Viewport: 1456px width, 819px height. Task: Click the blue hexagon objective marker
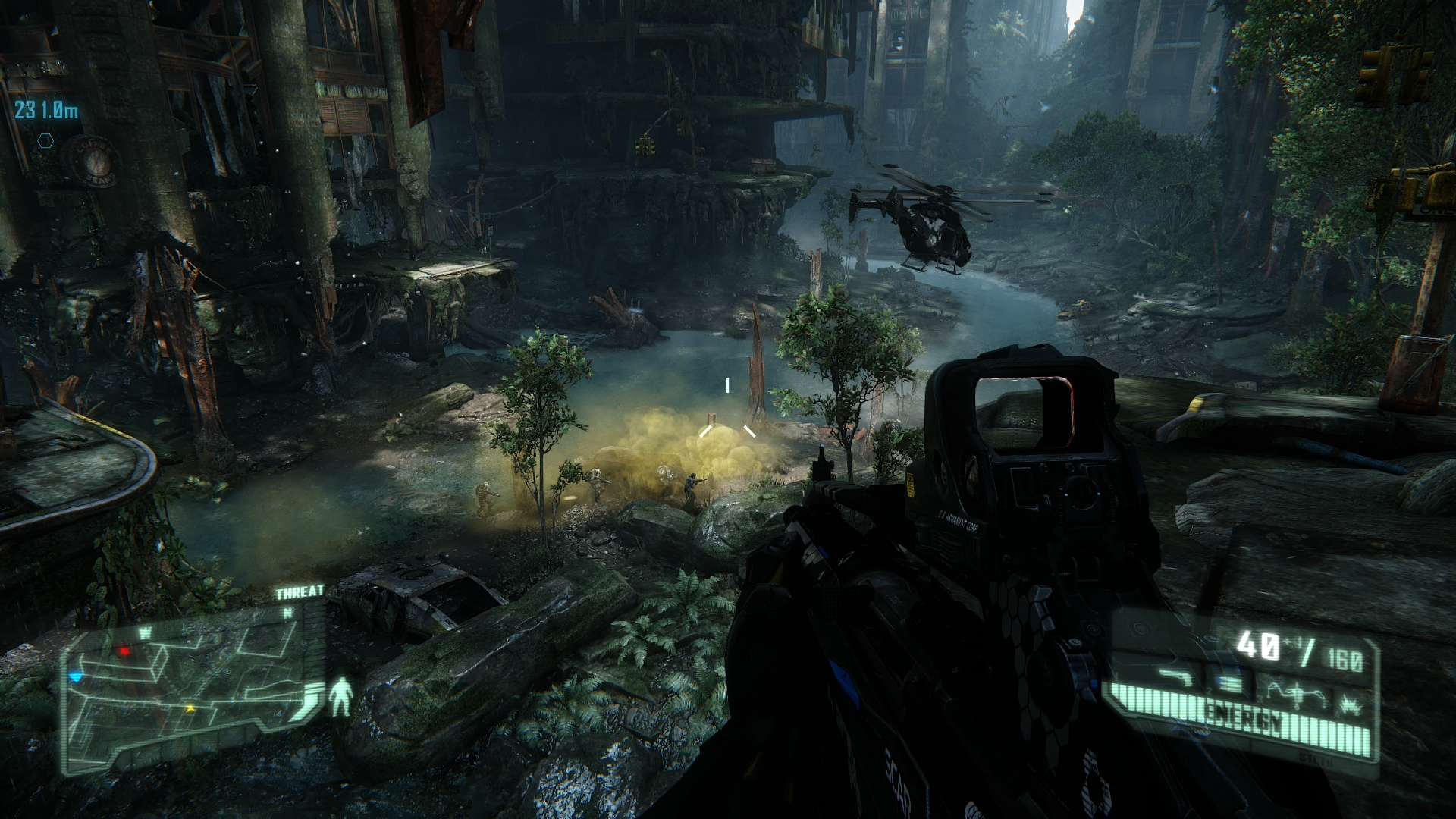[x=45, y=141]
